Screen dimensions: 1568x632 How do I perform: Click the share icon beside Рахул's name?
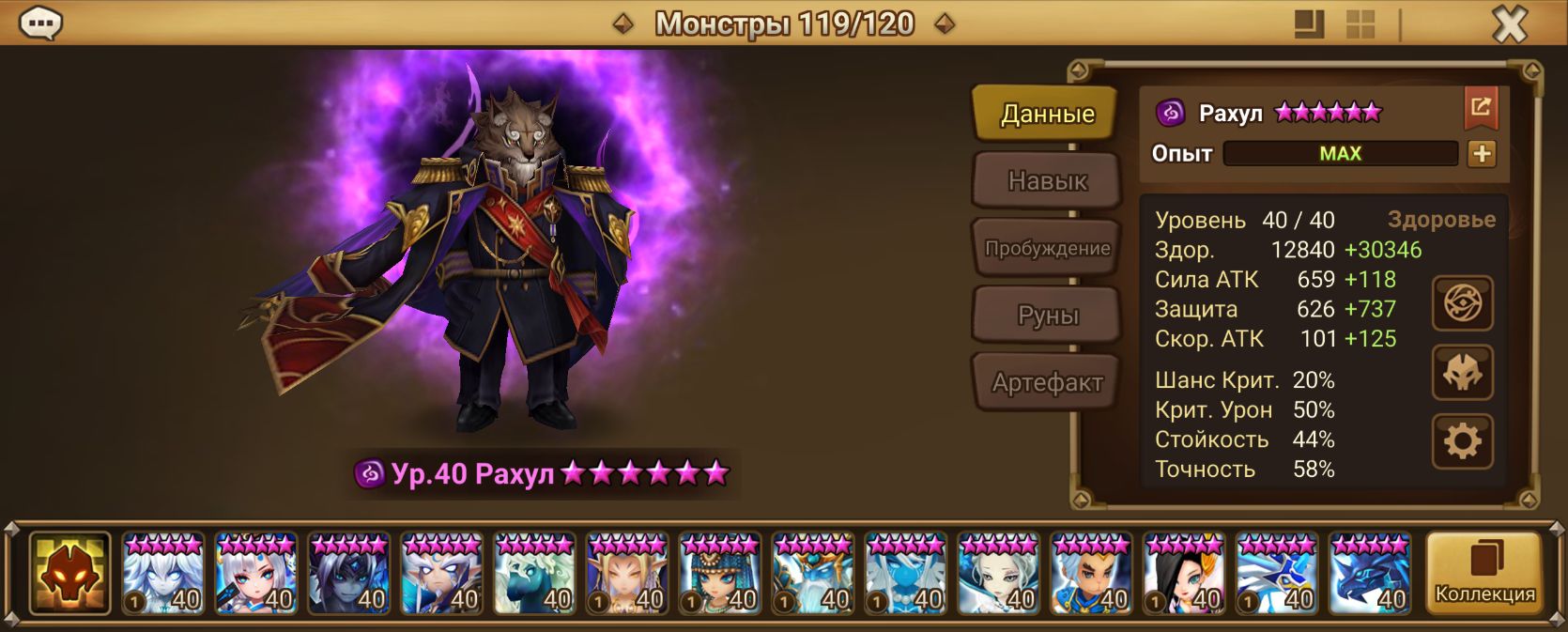pyautogui.click(x=1480, y=109)
